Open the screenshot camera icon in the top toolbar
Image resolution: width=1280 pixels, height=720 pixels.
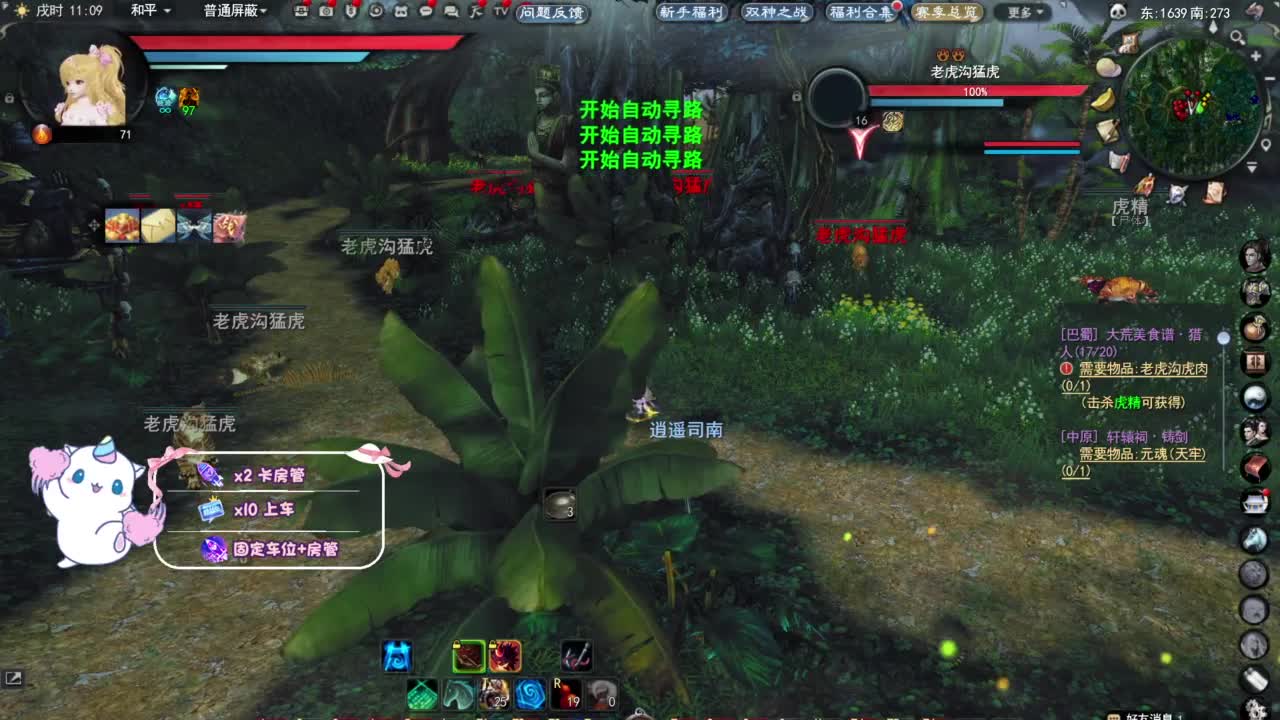point(326,11)
